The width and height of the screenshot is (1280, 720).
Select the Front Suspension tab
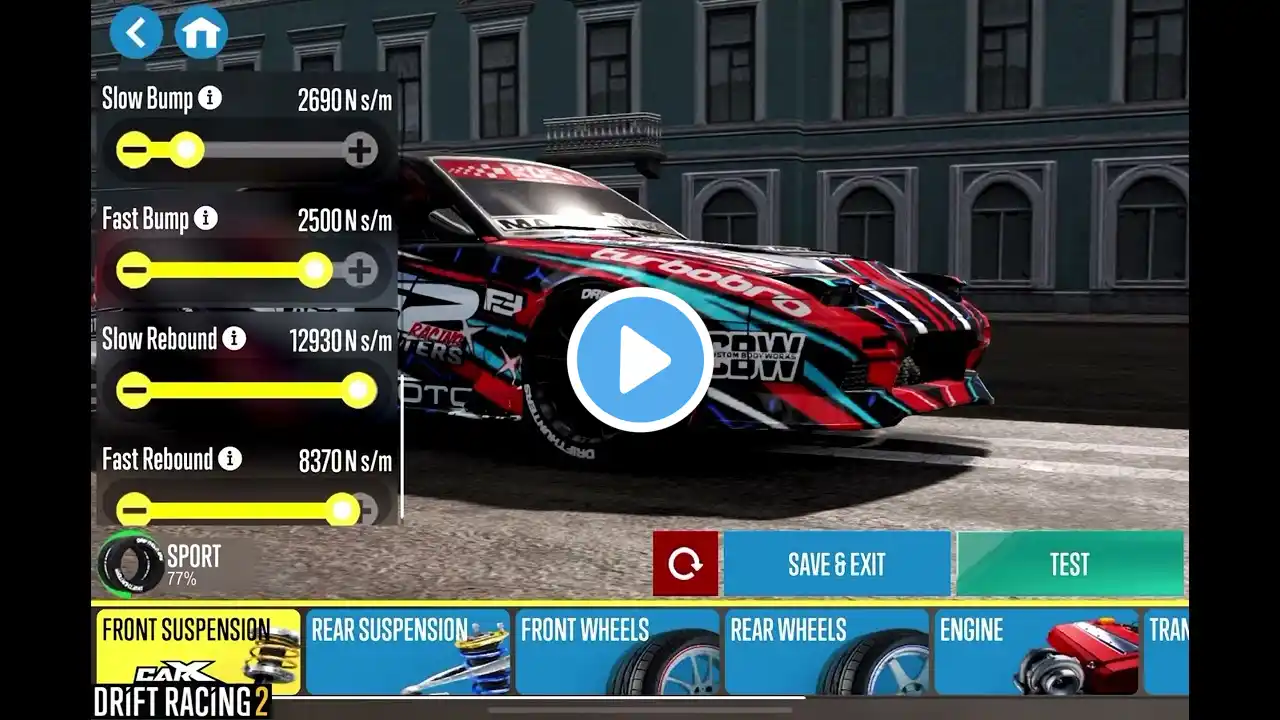click(197, 651)
